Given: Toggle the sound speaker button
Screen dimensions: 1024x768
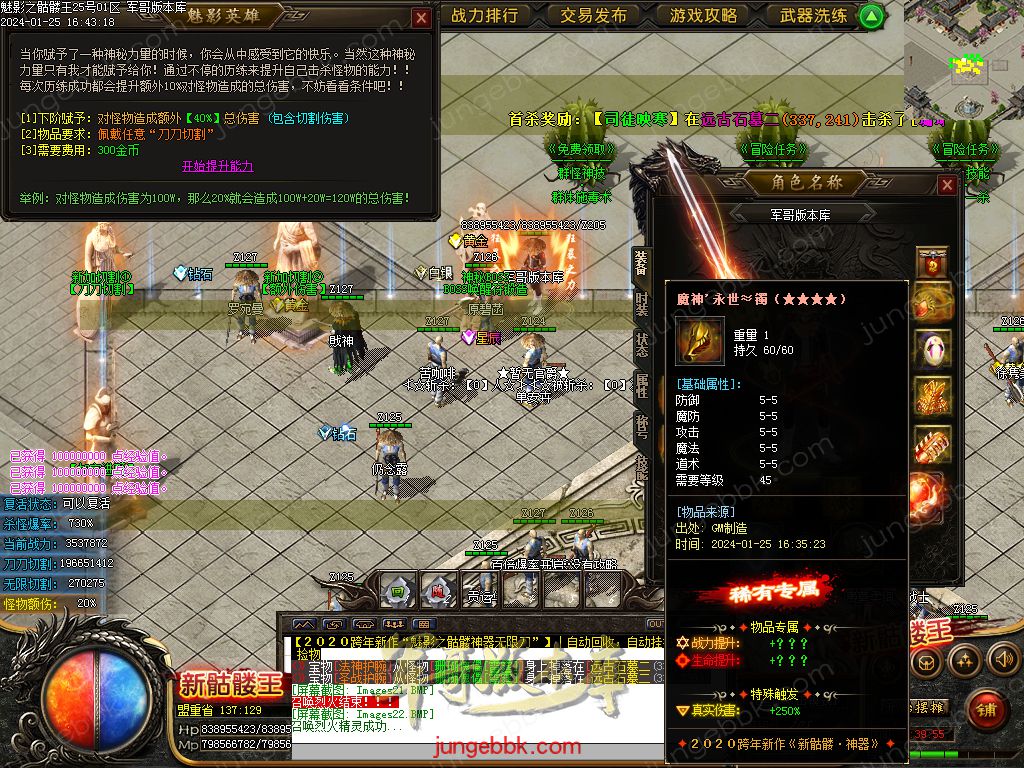Looking at the screenshot, I should (x=1003, y=659).
